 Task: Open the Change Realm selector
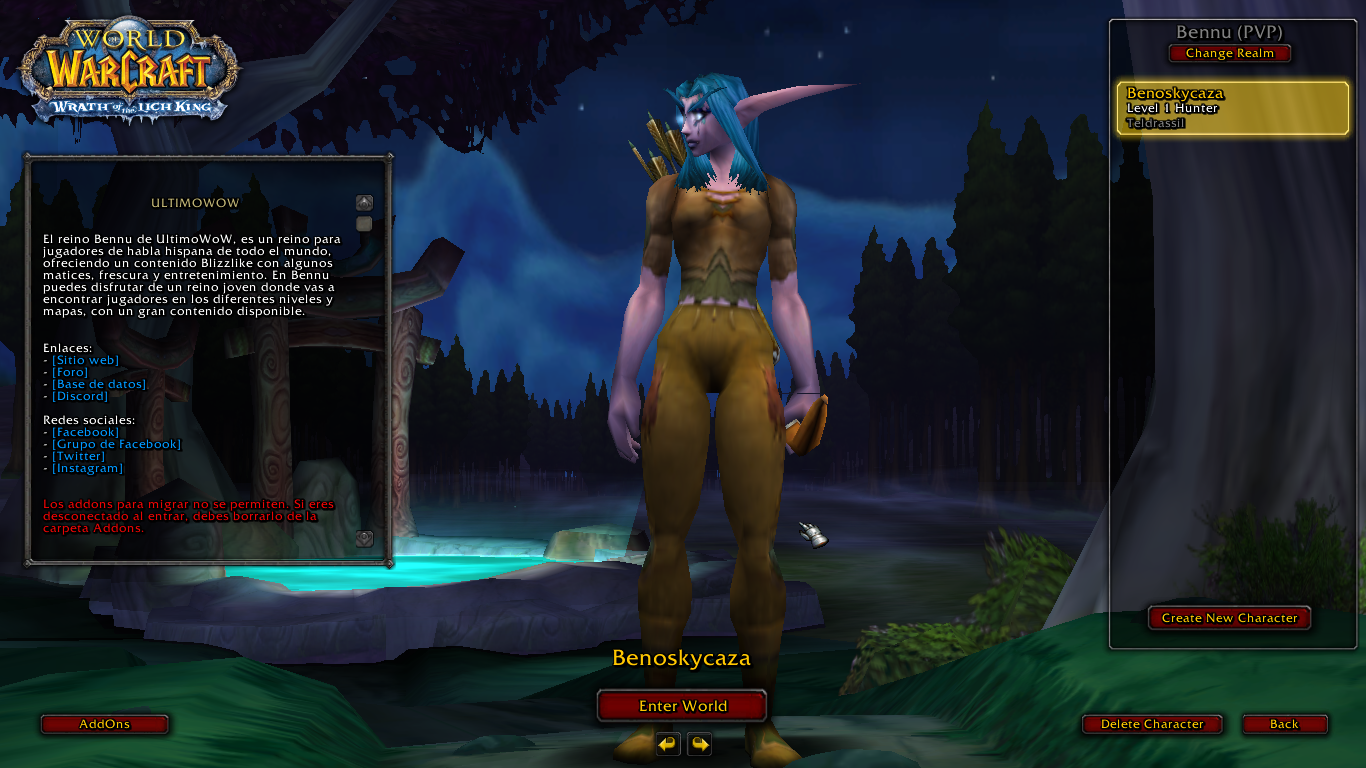[1229, 53]
